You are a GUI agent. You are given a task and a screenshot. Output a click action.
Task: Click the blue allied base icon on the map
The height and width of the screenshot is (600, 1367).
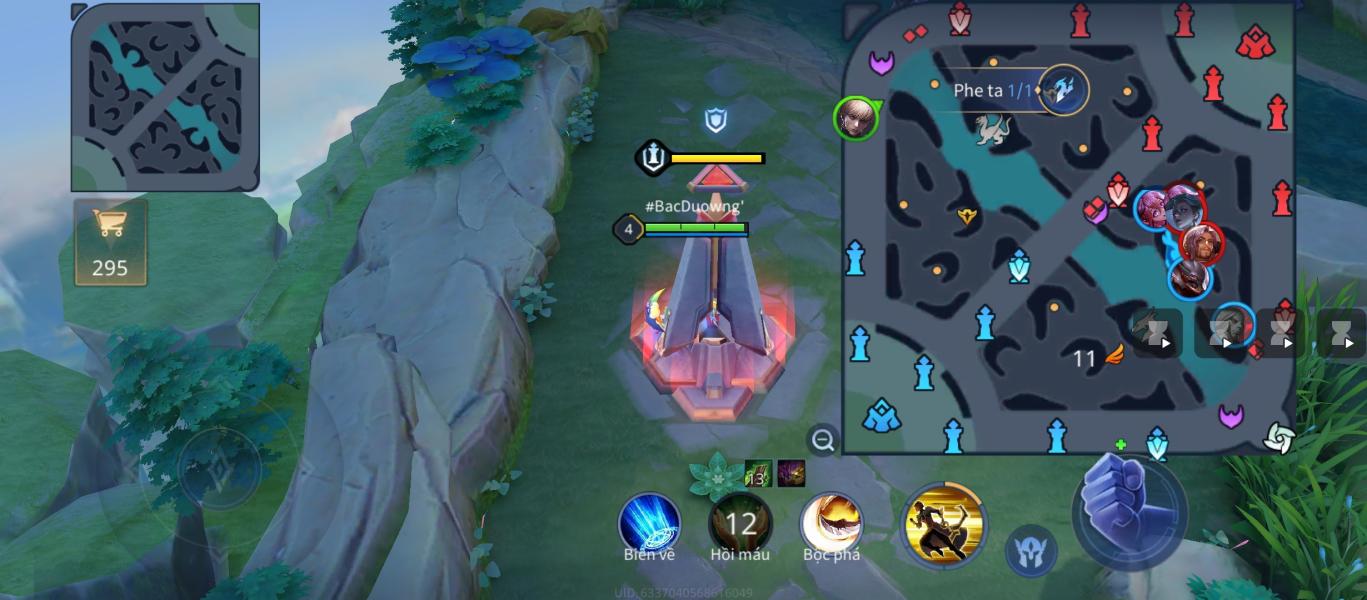tap(882, 416)
